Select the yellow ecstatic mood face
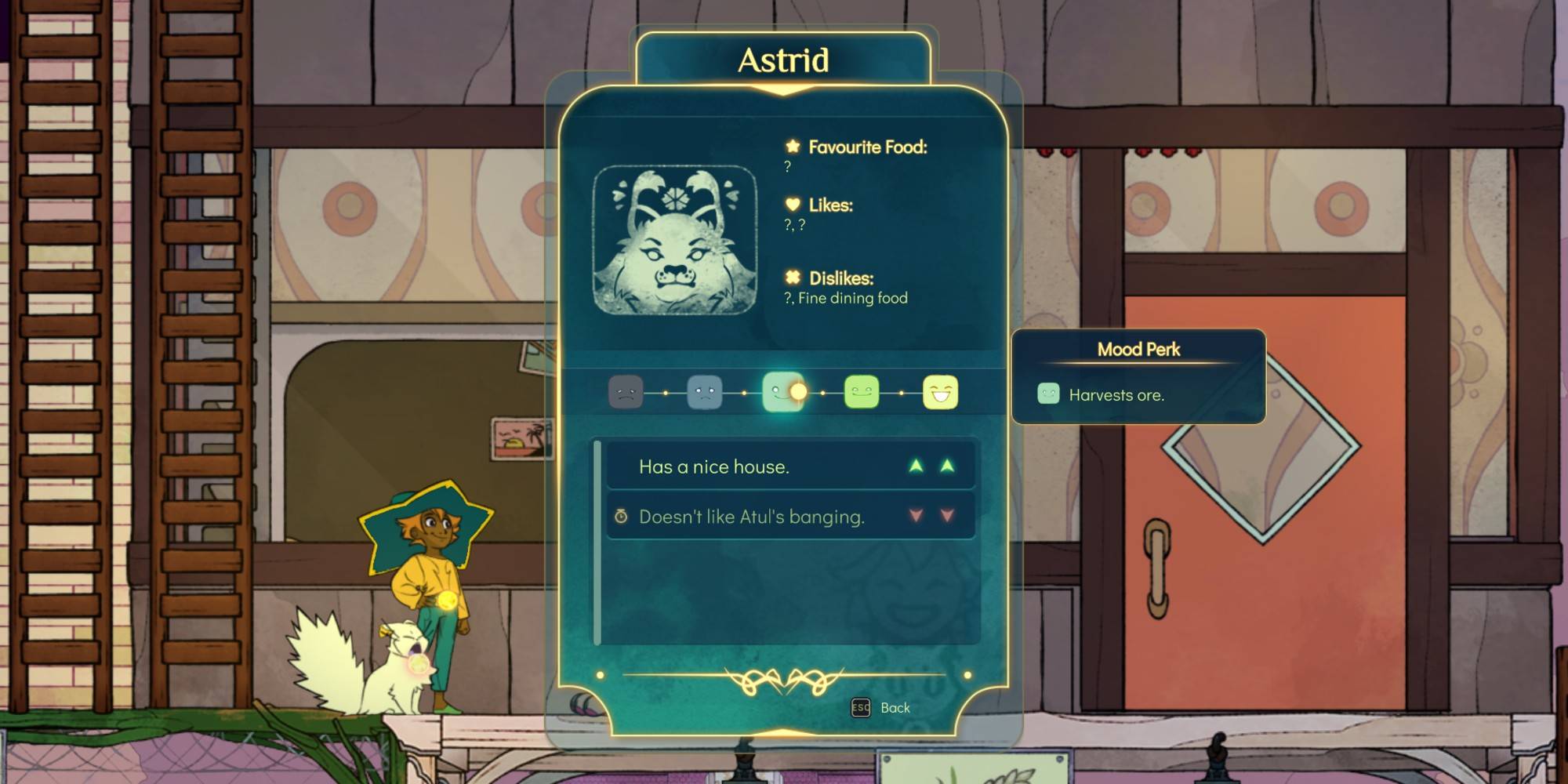1568x784 pixels. coord(940,392)
